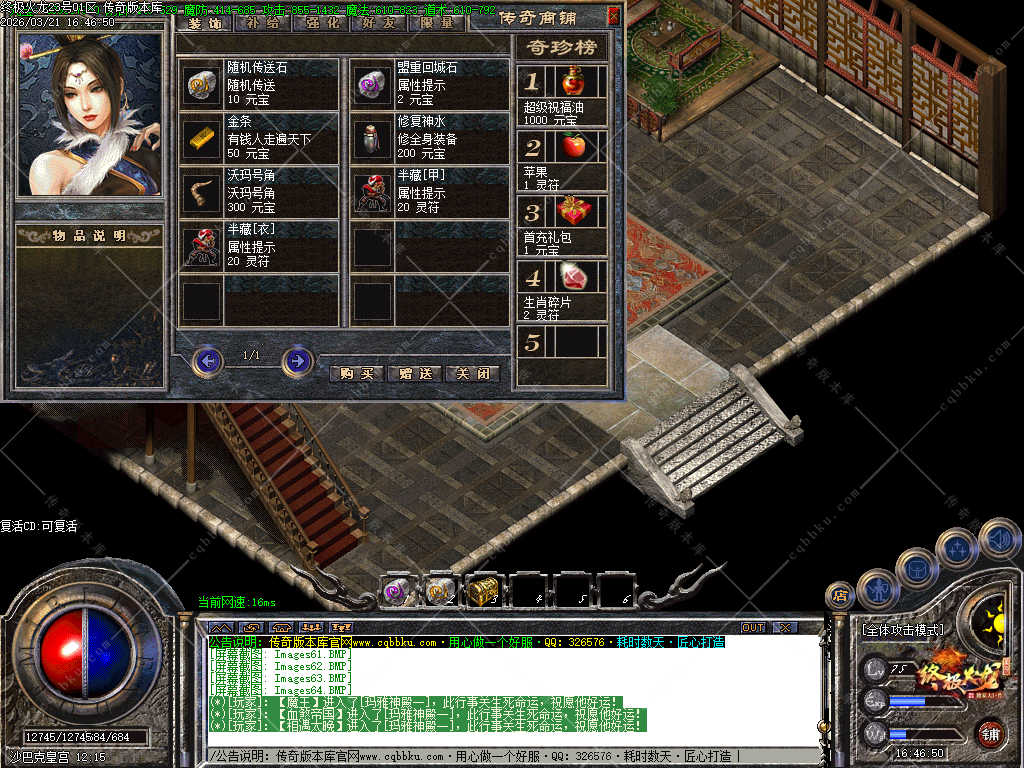Select the 随机传送石 shop item
The width and height of the screenshot is (1024, 768).
[x=258, y=83]
